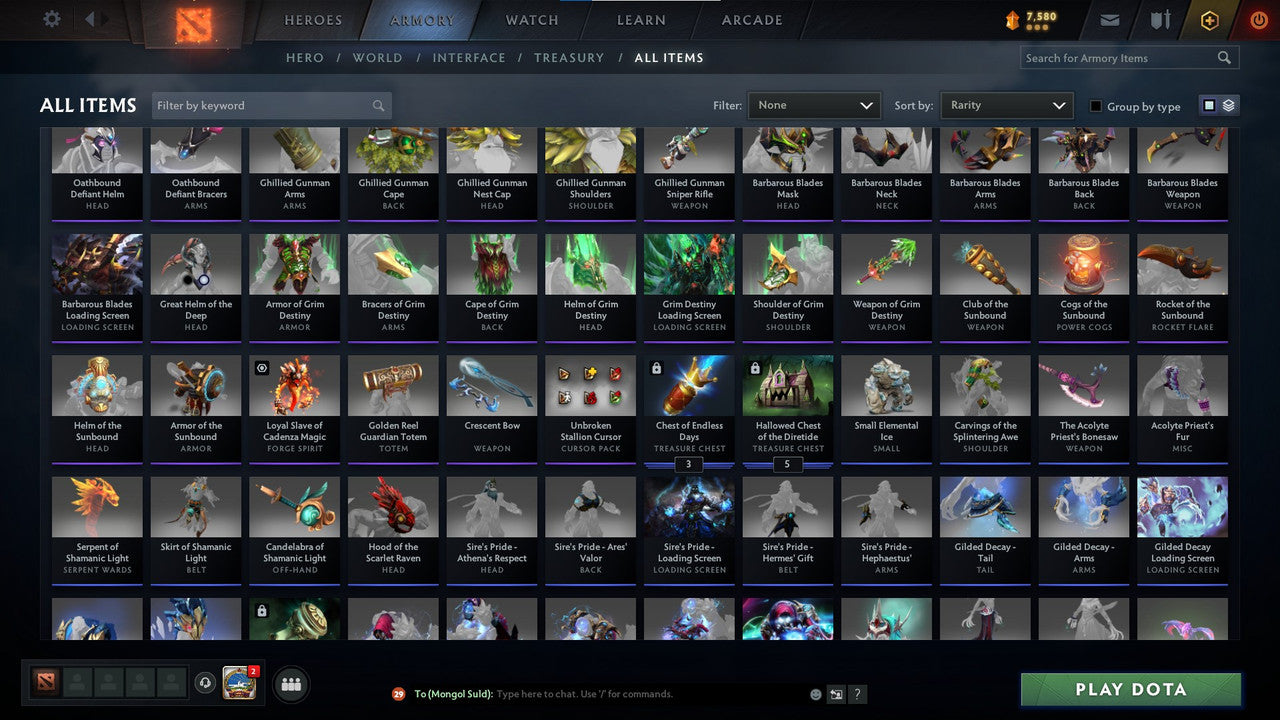Open the Chest of Endless Days treasure
Screen dimensions: 1280x720
point(689,403)
